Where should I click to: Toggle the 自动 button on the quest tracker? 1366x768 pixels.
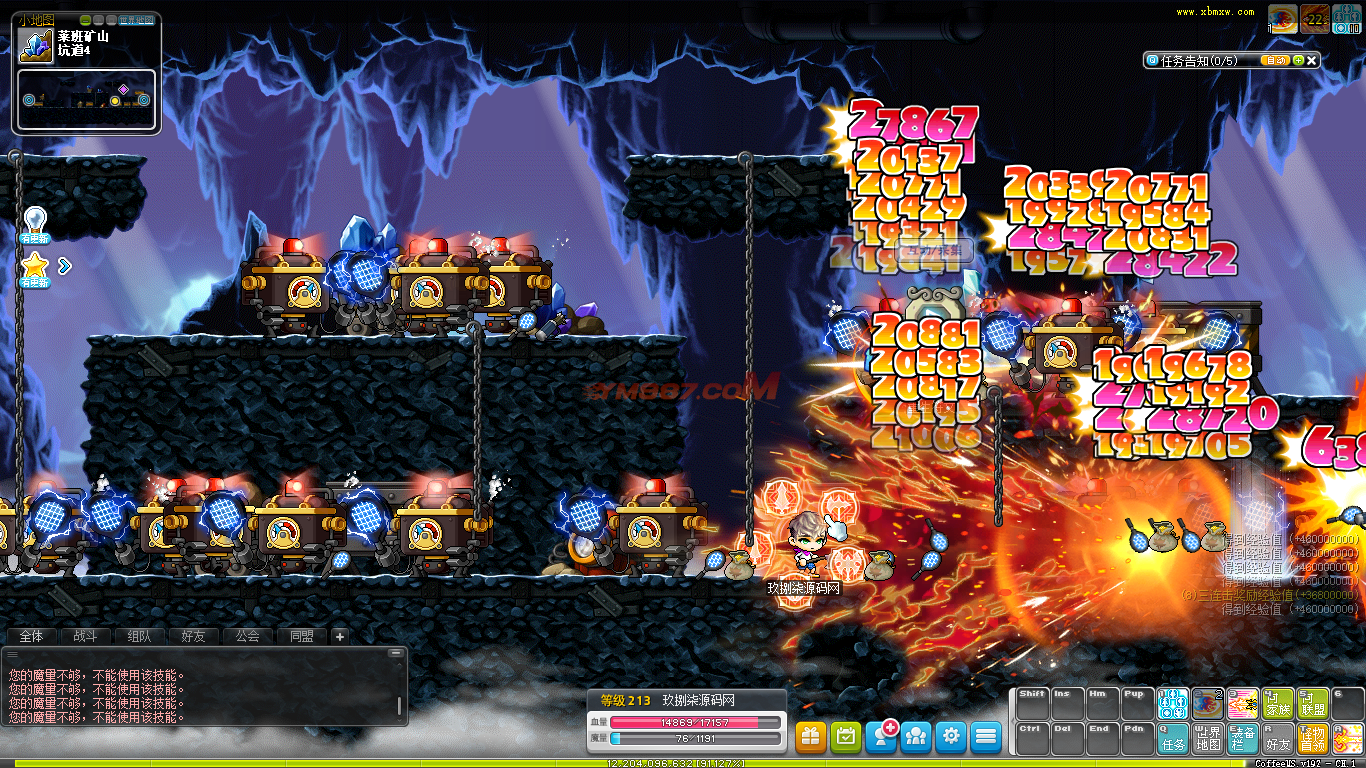coord(1275,60)
